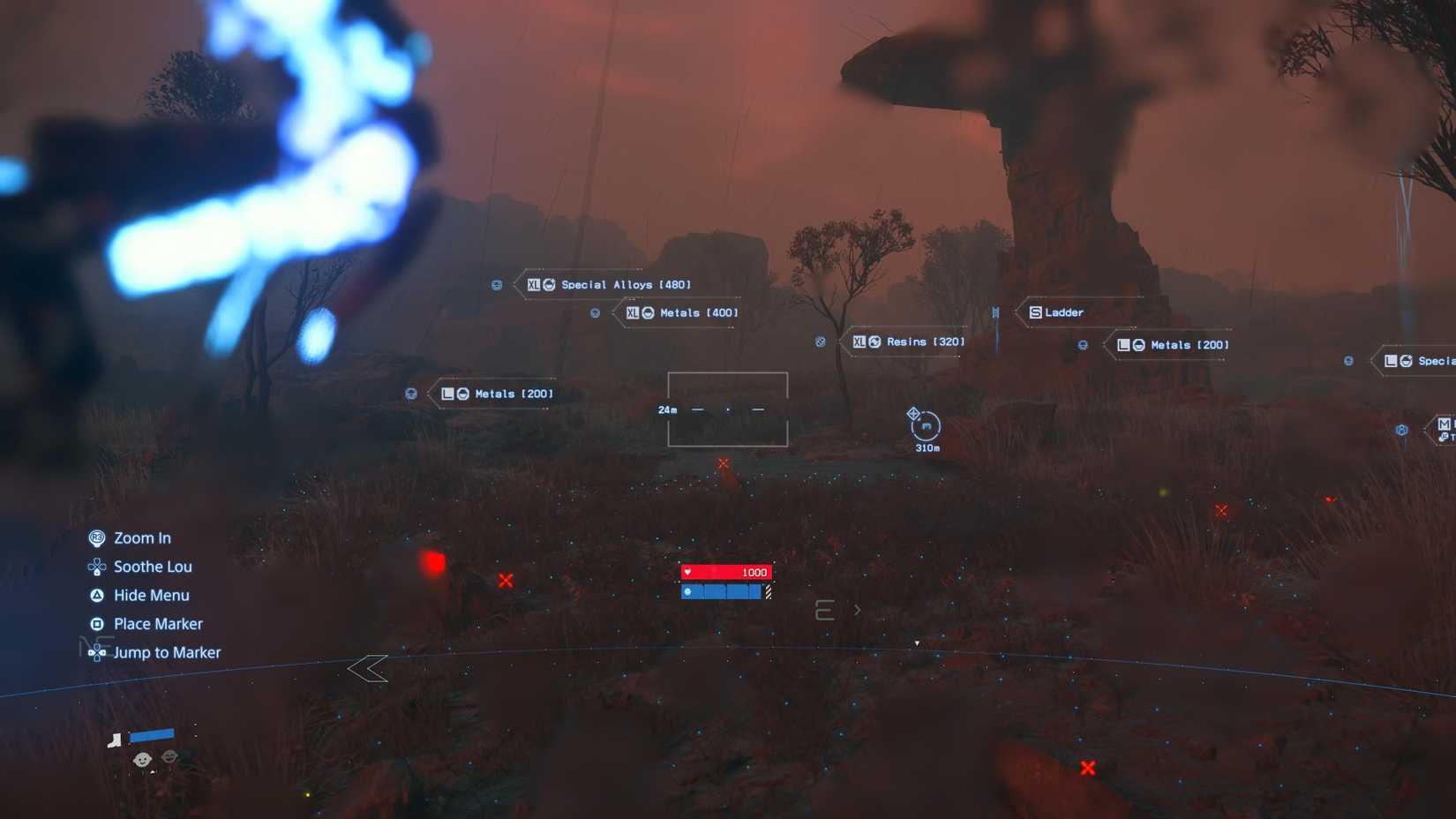Select the Soothe Lou menu entry
Image resolution: width=1456 pixels, height=819 pixels.
pyautogui.click(x=153, y=567)
